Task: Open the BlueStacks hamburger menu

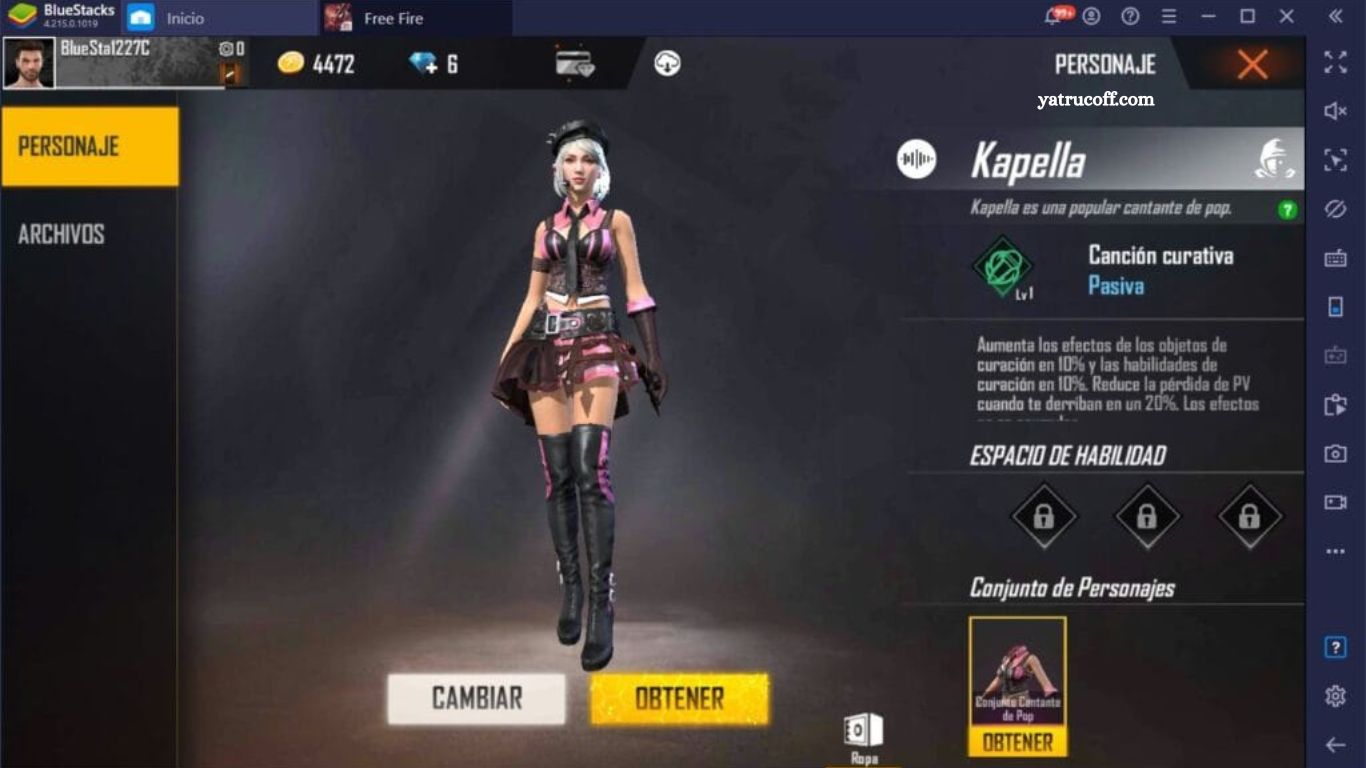Action: [x=1168, y=17]
